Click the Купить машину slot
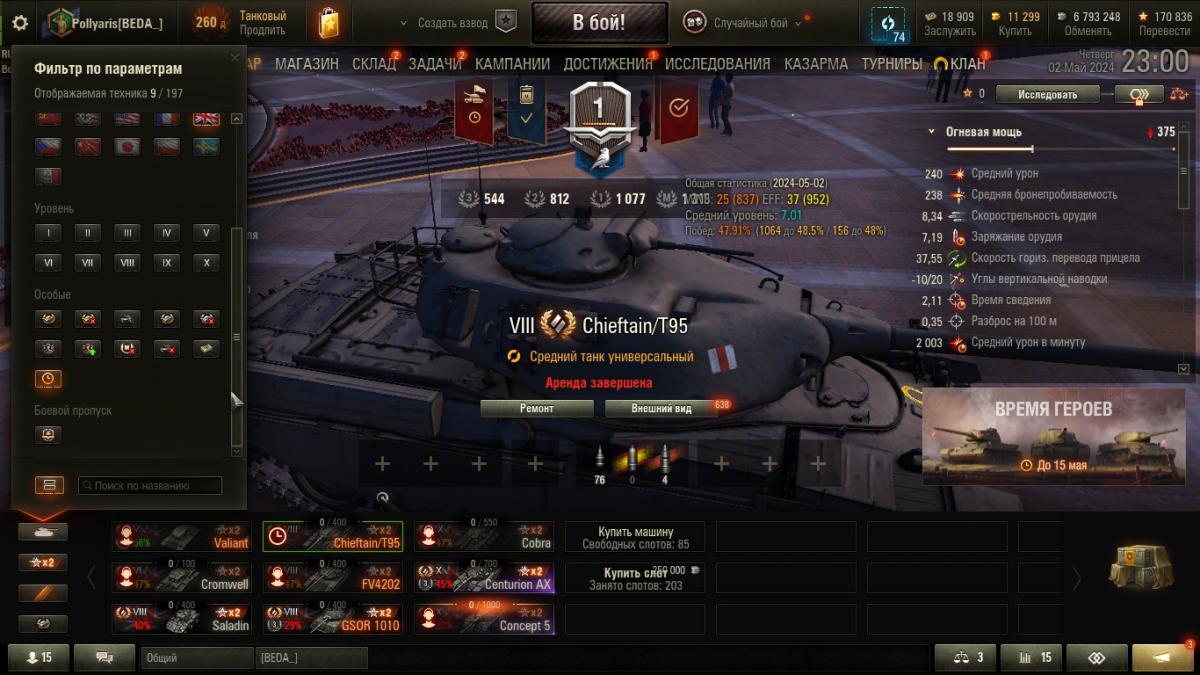This screenshot has height=675, width=1200. (x=635, y=537)
